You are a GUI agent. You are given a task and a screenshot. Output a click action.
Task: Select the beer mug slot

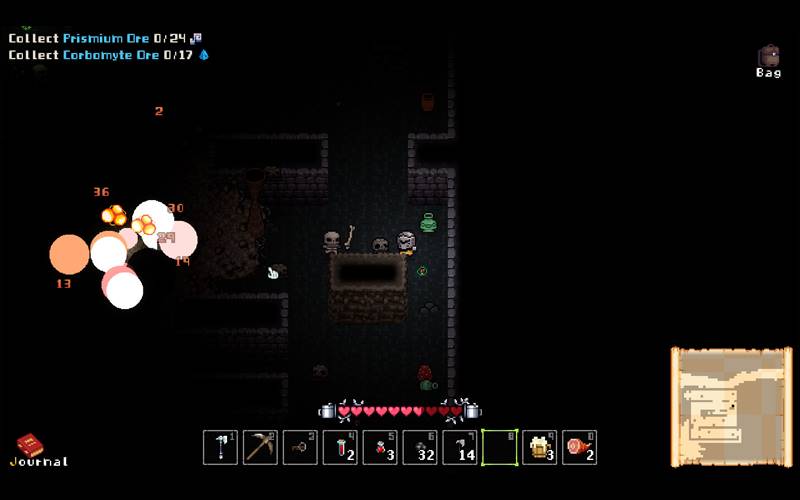(x=540, y=447)
